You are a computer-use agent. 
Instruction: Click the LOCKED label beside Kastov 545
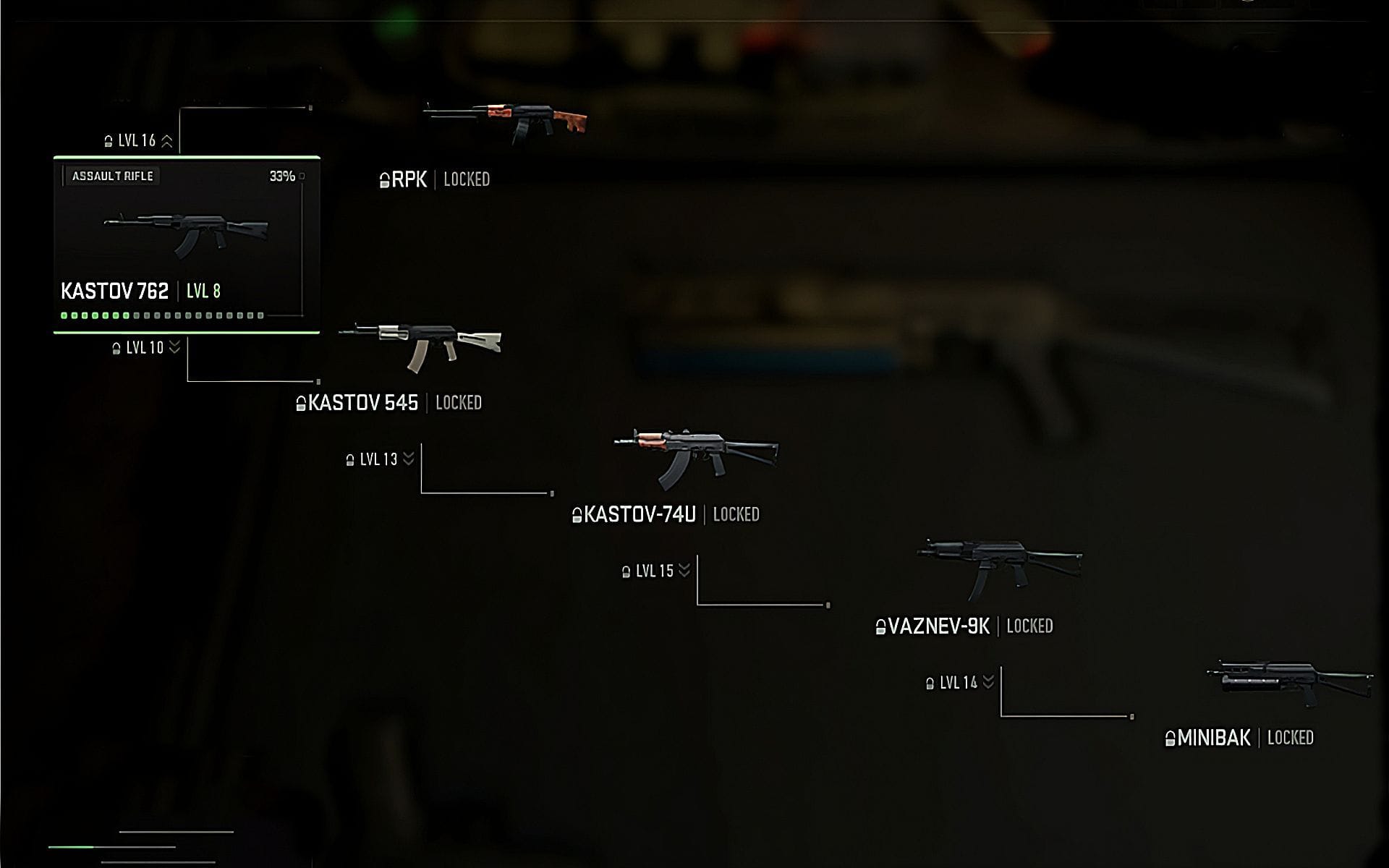click(x=460, y=404)
